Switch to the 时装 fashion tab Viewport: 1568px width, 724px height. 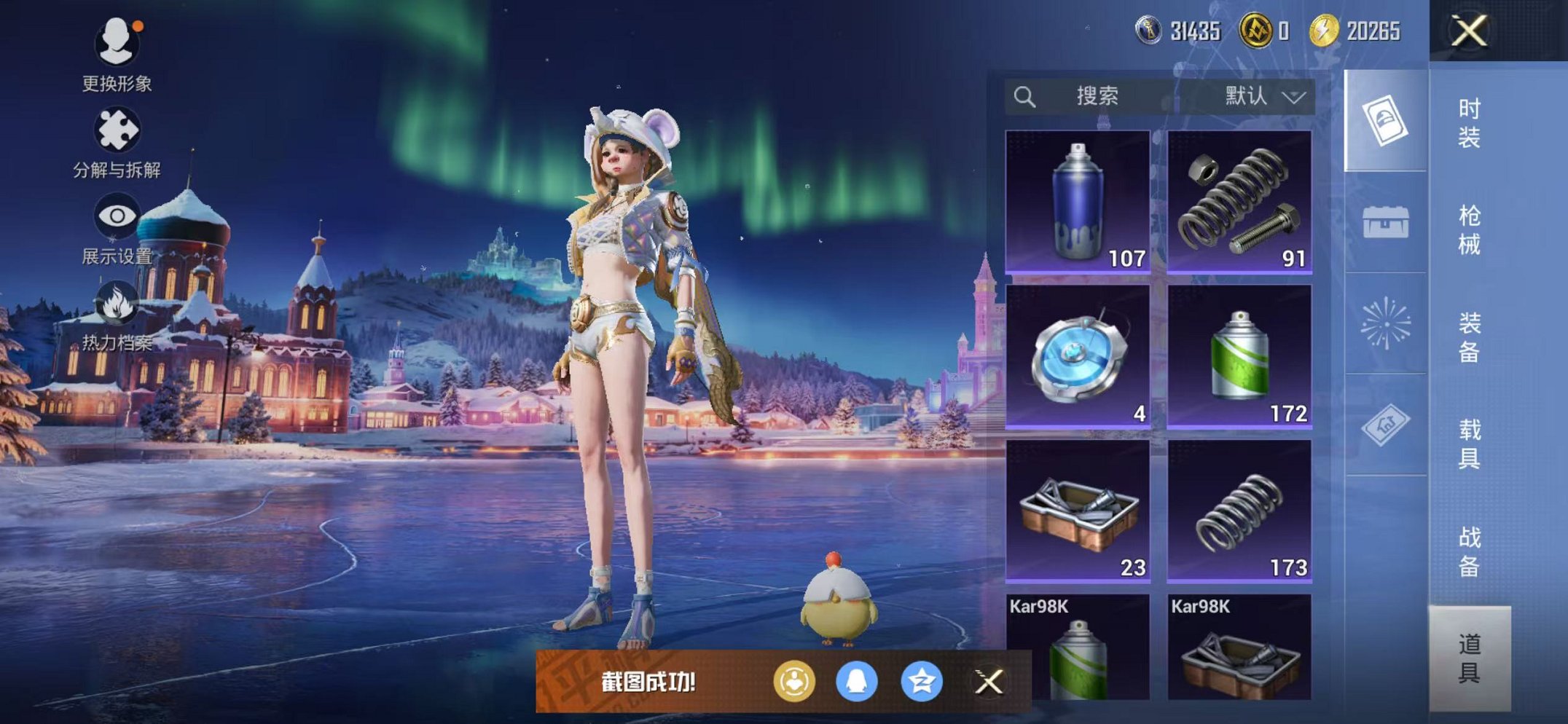[1469, 123]
